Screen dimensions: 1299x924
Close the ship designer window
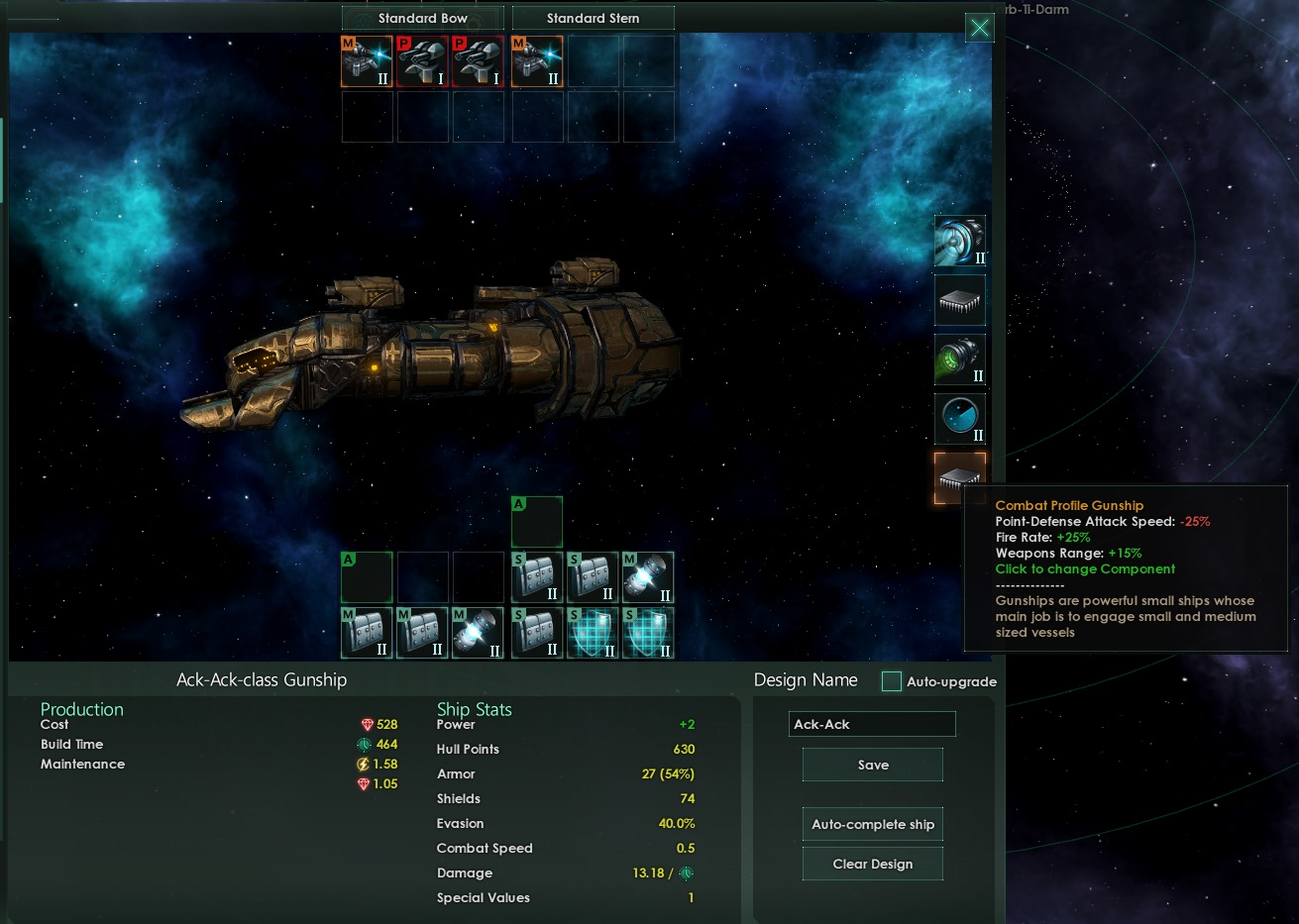[979, 28]
